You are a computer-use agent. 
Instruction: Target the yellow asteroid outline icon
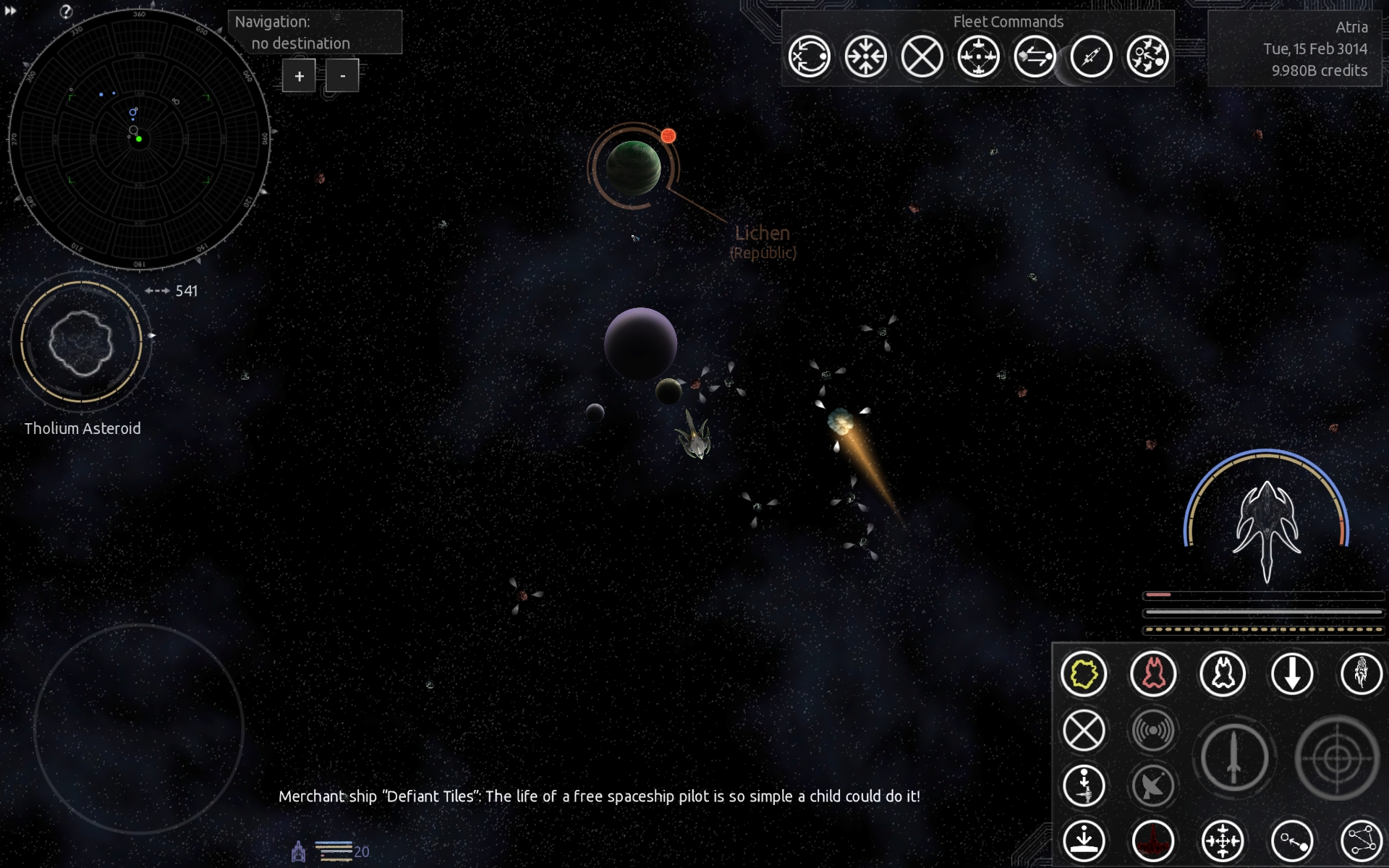click(x=1084, y=674)
